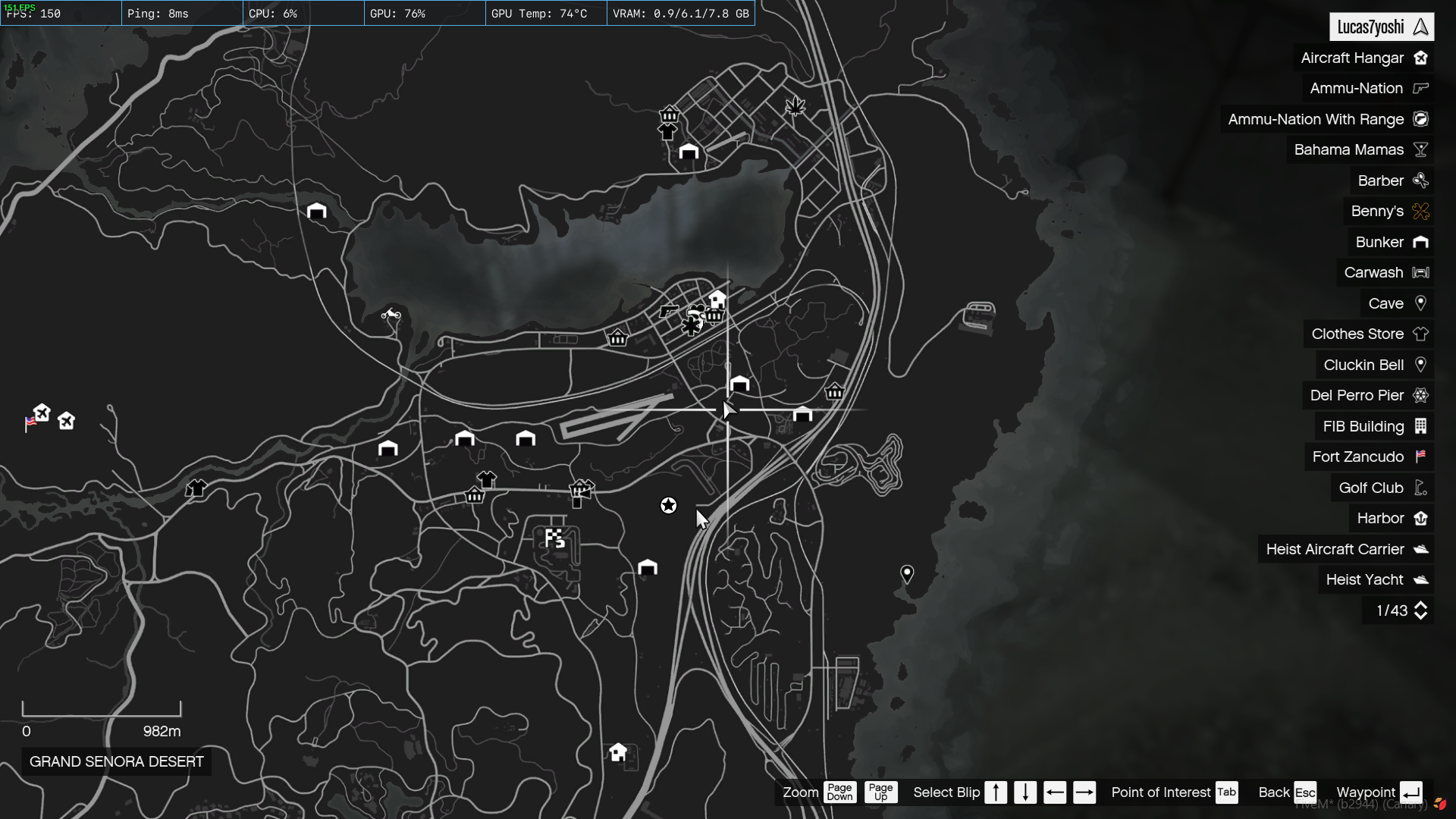This screenshot has width=1456, height=819.
Task: Click the Lucas7yoshi player name label
Action: click(1373, 26)
